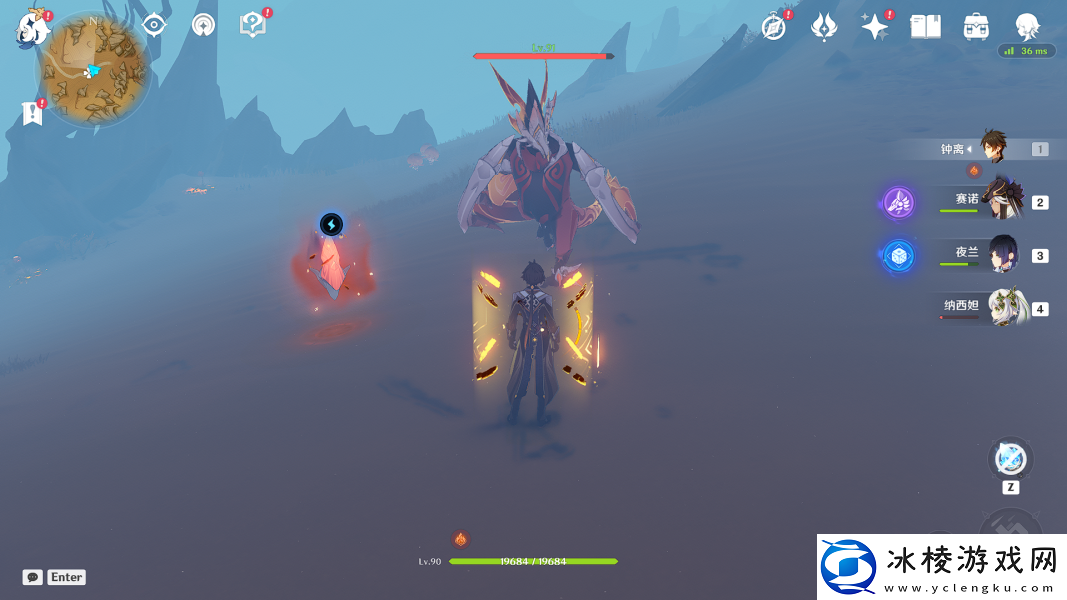Image resolution: width=1067 pixels, height=600 pixels.
Task: Open the Paimon menu icon
Action: [x=32, y=28]
